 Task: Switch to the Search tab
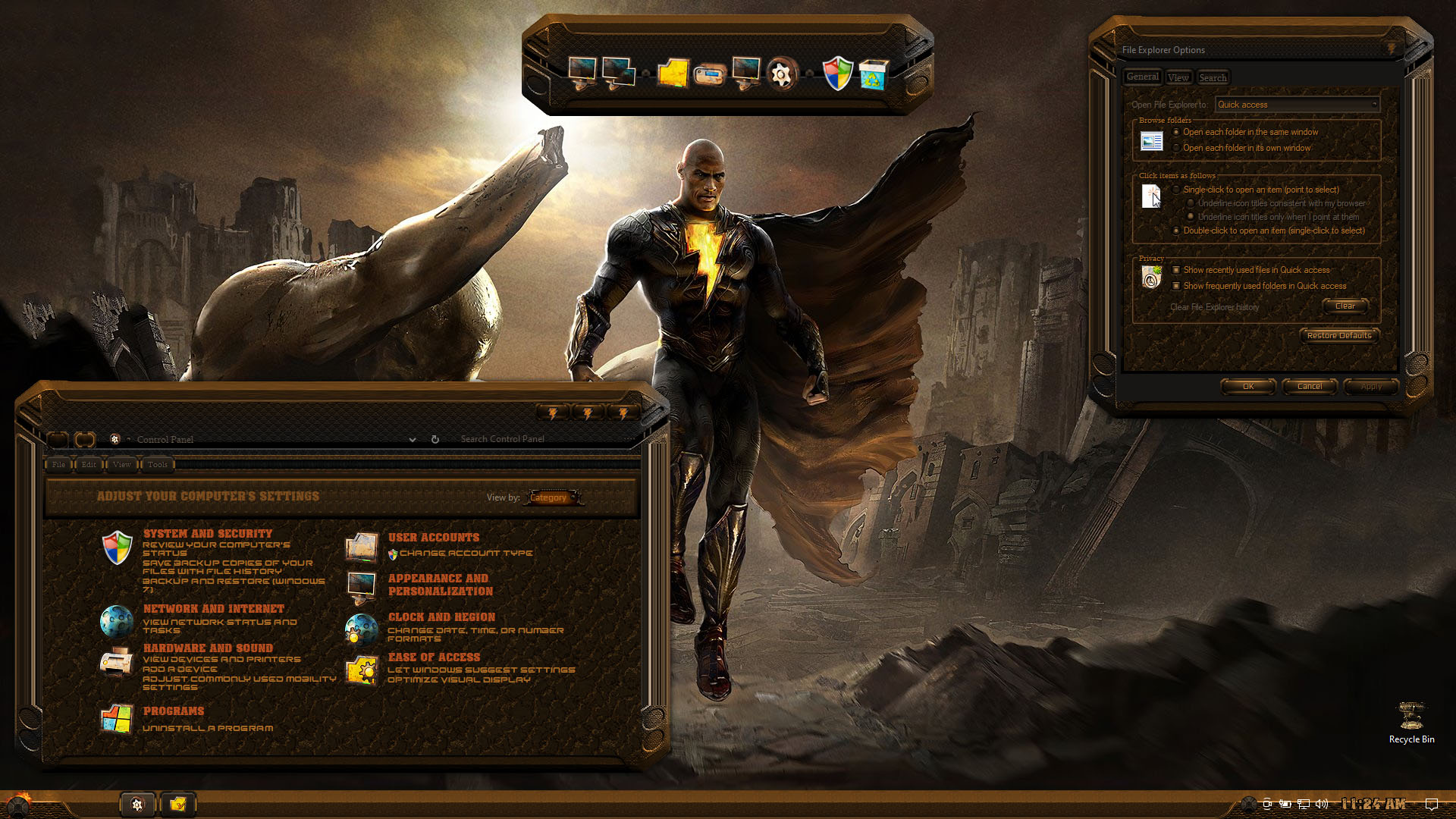1213,77
